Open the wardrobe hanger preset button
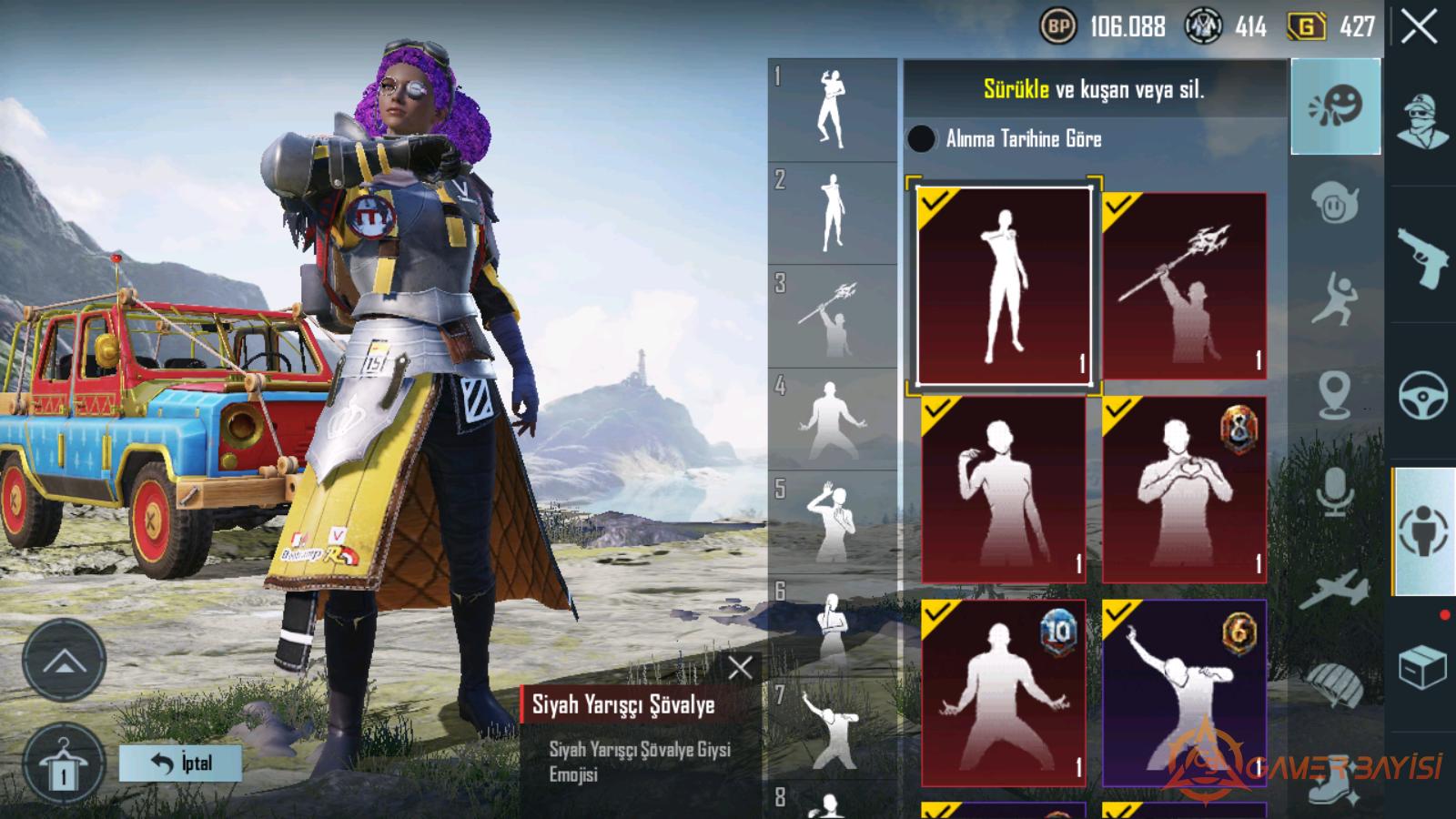Viewport: 1456px width, 819px height. [64, 766]
